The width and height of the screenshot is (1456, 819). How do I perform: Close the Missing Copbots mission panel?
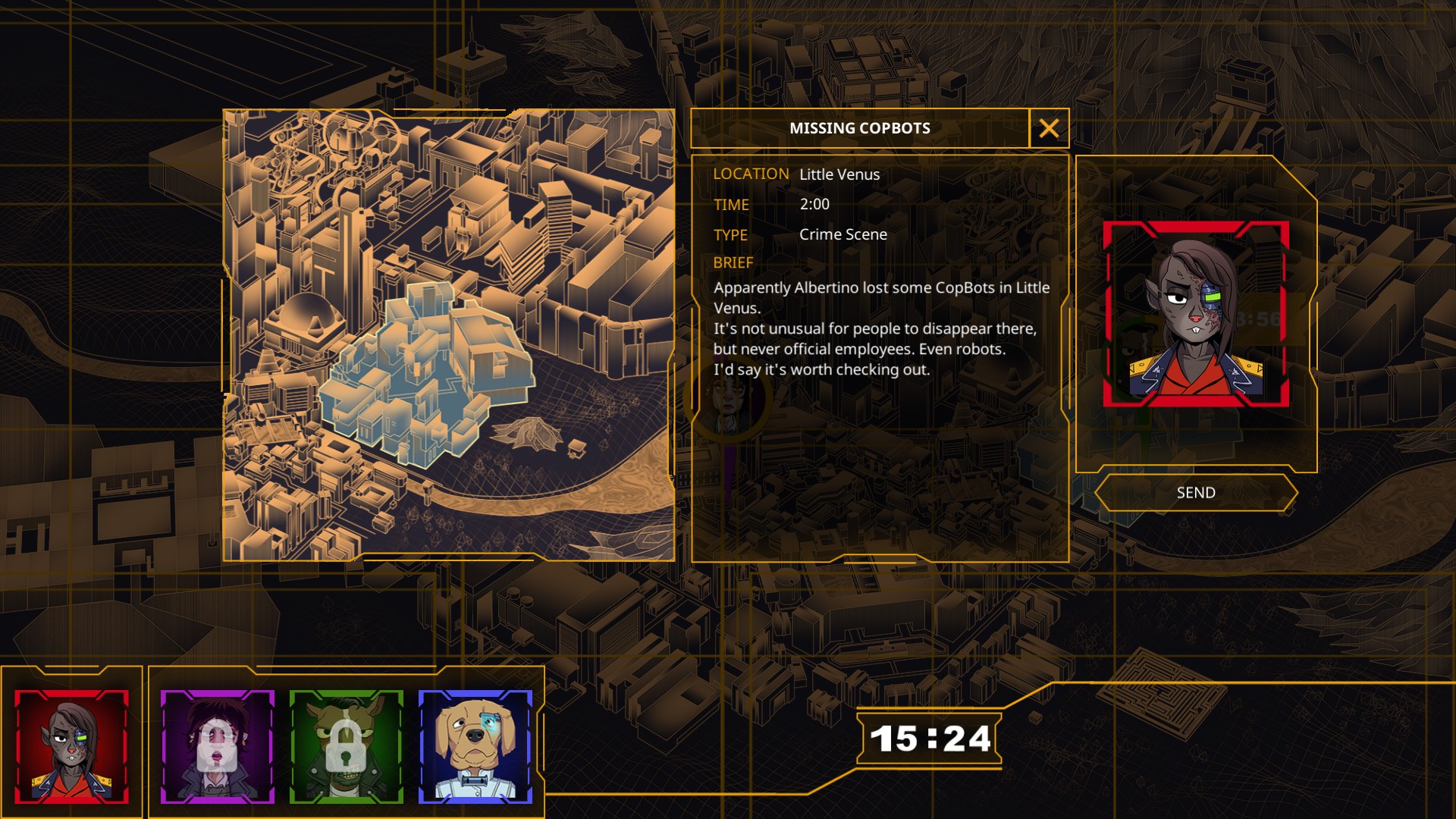point(1049,128)
